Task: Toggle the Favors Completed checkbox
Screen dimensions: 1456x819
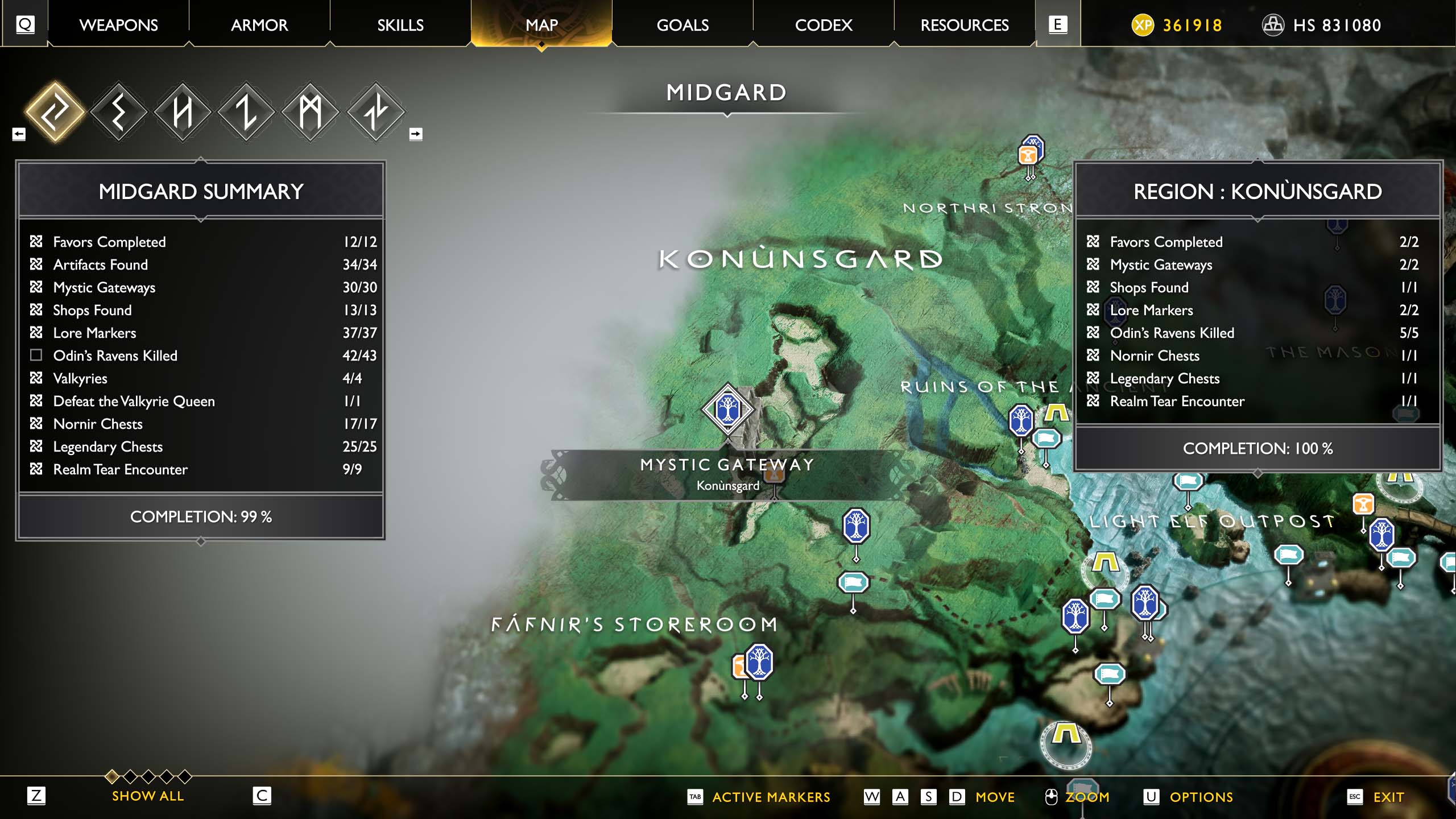Action: tap(36, 242)
